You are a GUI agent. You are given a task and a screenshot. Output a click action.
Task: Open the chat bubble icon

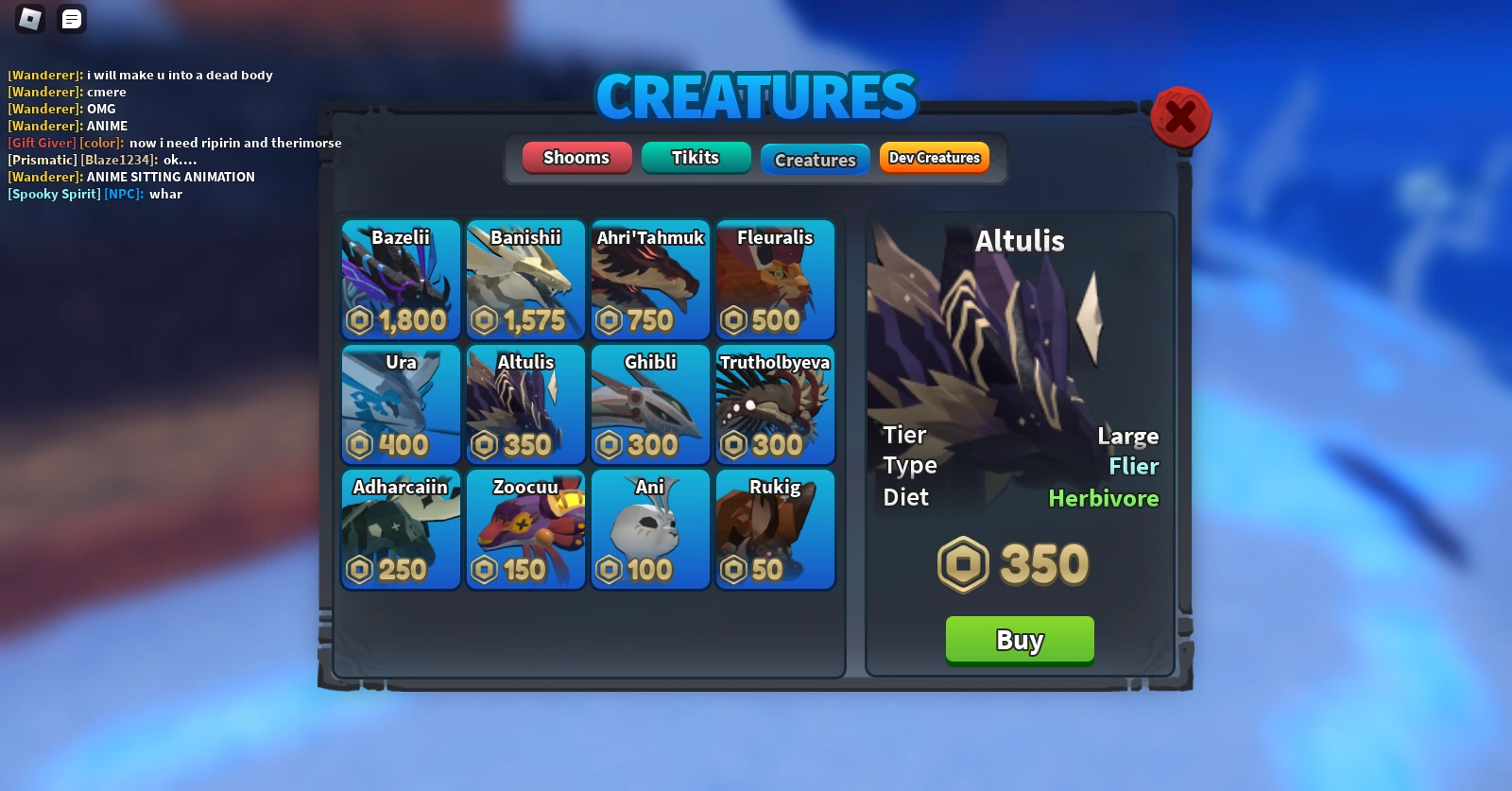coord(71,19)
